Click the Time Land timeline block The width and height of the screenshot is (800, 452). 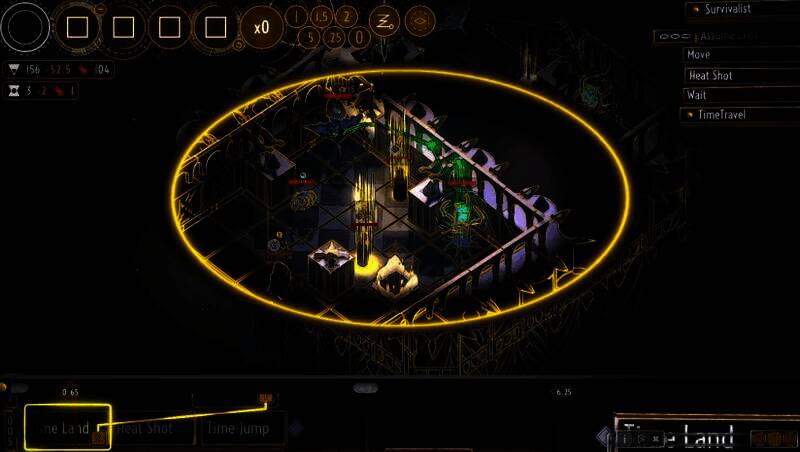coord(66,427)
